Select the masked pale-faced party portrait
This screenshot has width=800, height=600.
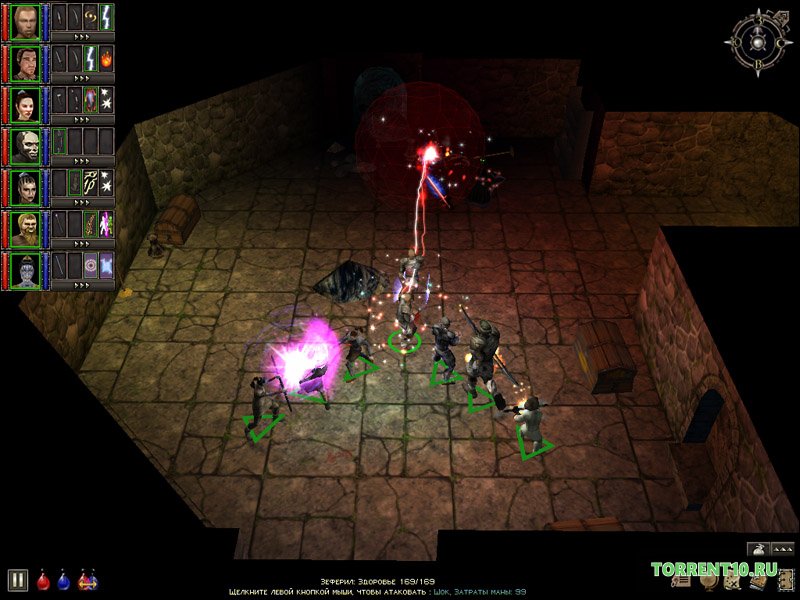tap(25, 143)
